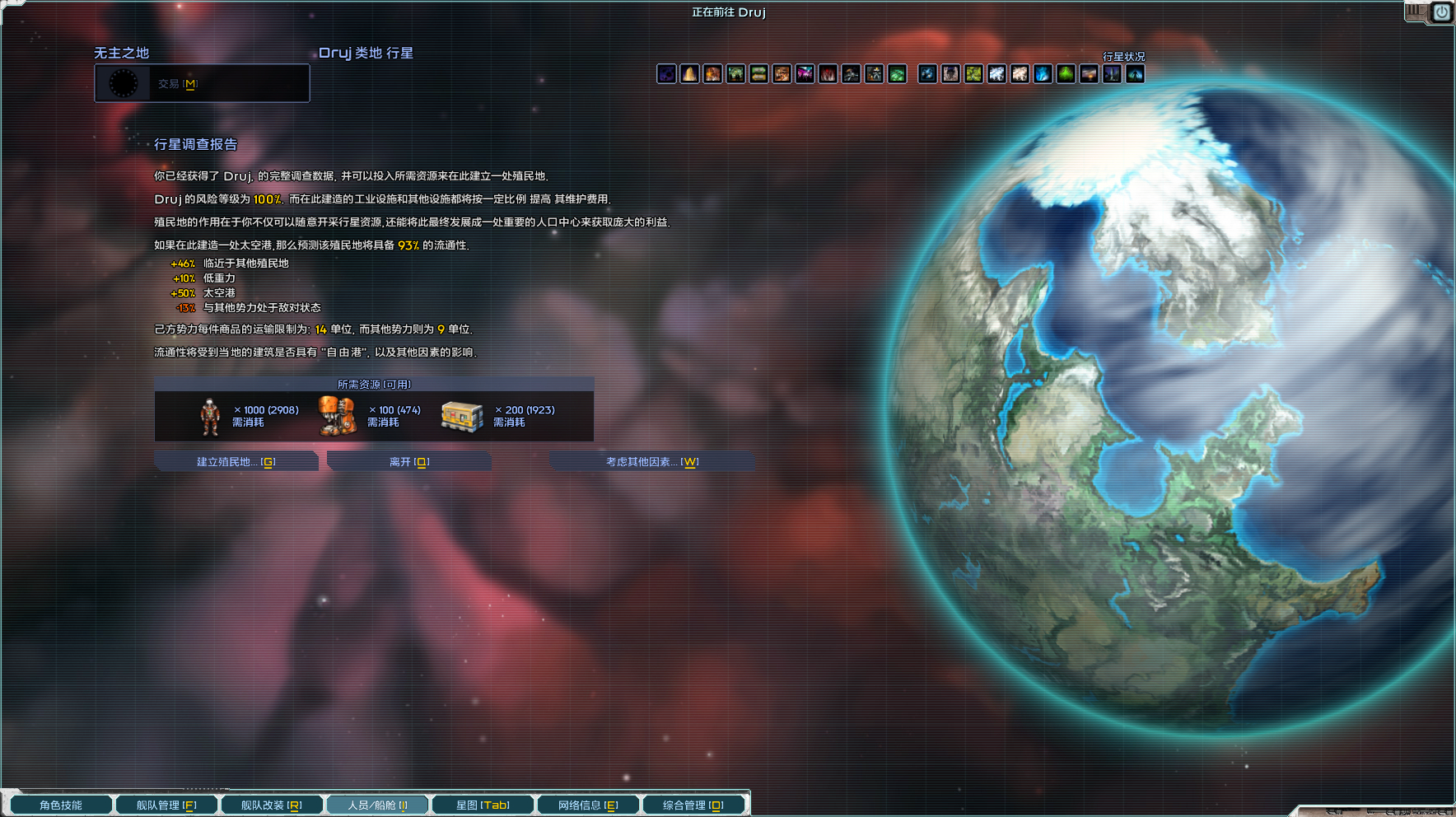Click 离开 to leave the planet
Viewport: 1456px width, 817px height.
tap(409, 461)
